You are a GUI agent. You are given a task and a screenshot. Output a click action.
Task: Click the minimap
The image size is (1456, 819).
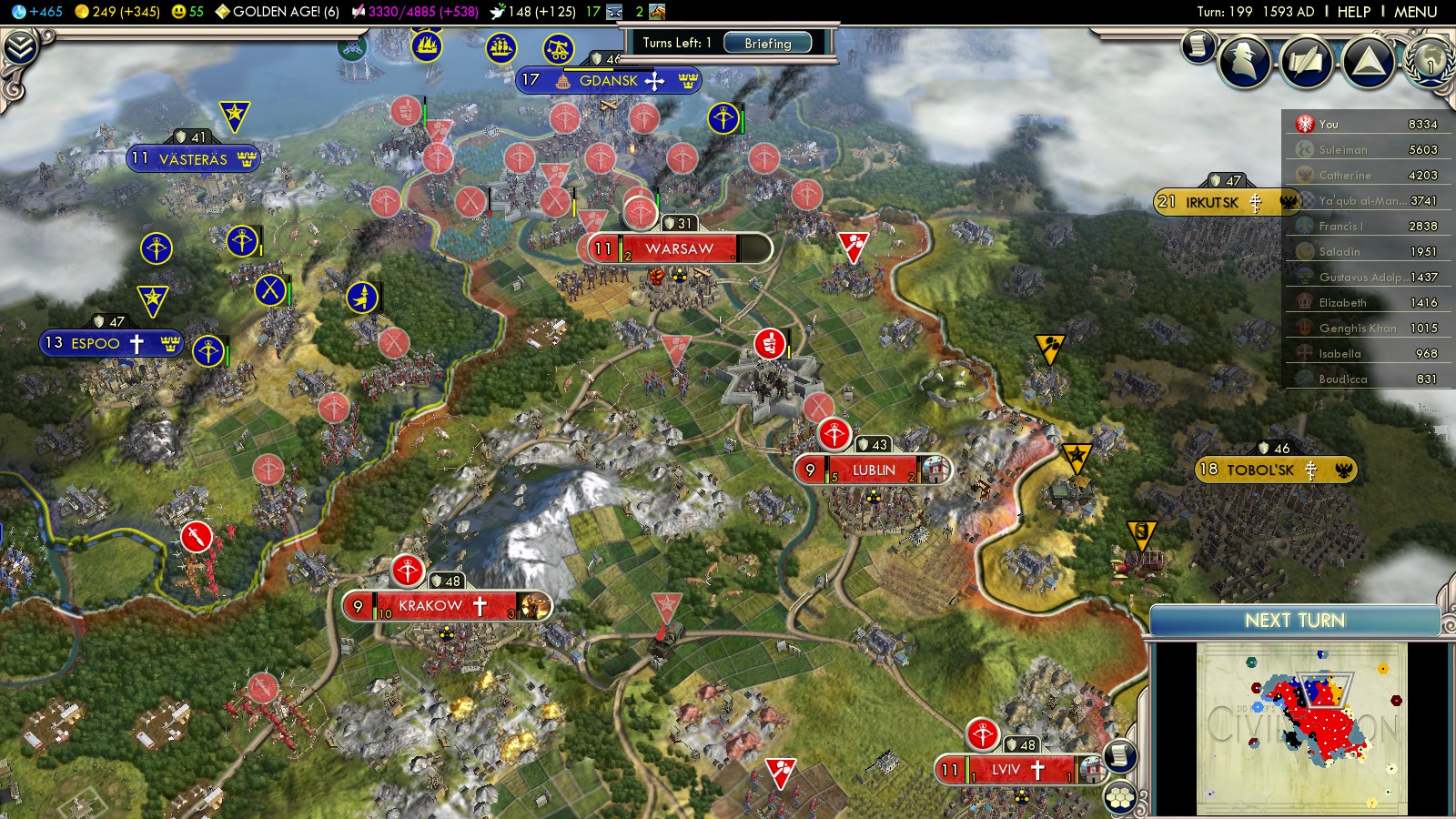1301,728
